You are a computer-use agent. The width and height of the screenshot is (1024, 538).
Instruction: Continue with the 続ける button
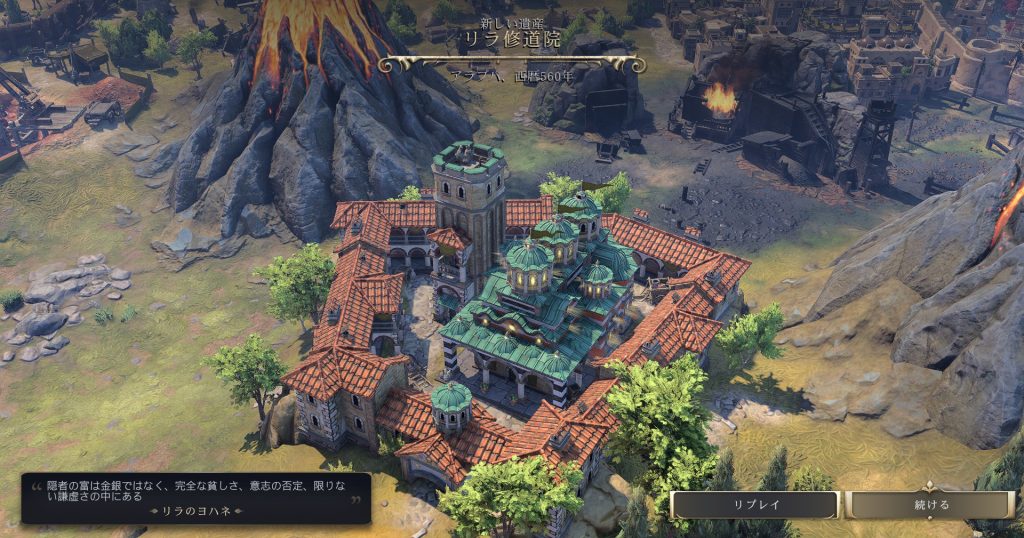point(931,505)
